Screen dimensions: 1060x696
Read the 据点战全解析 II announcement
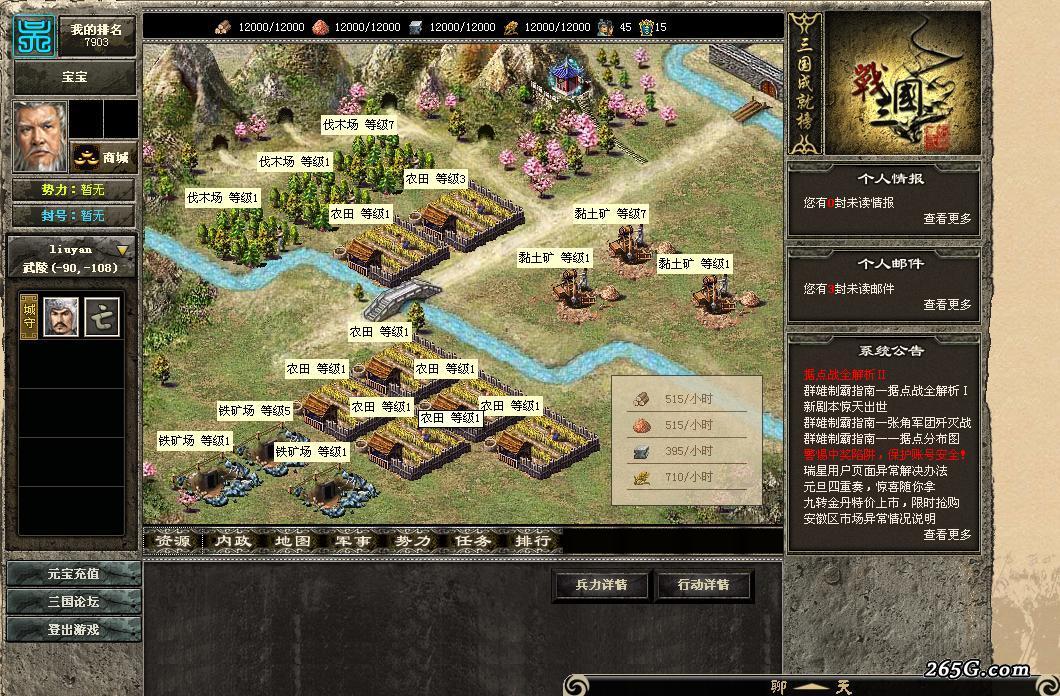click(x=846, y=374)
